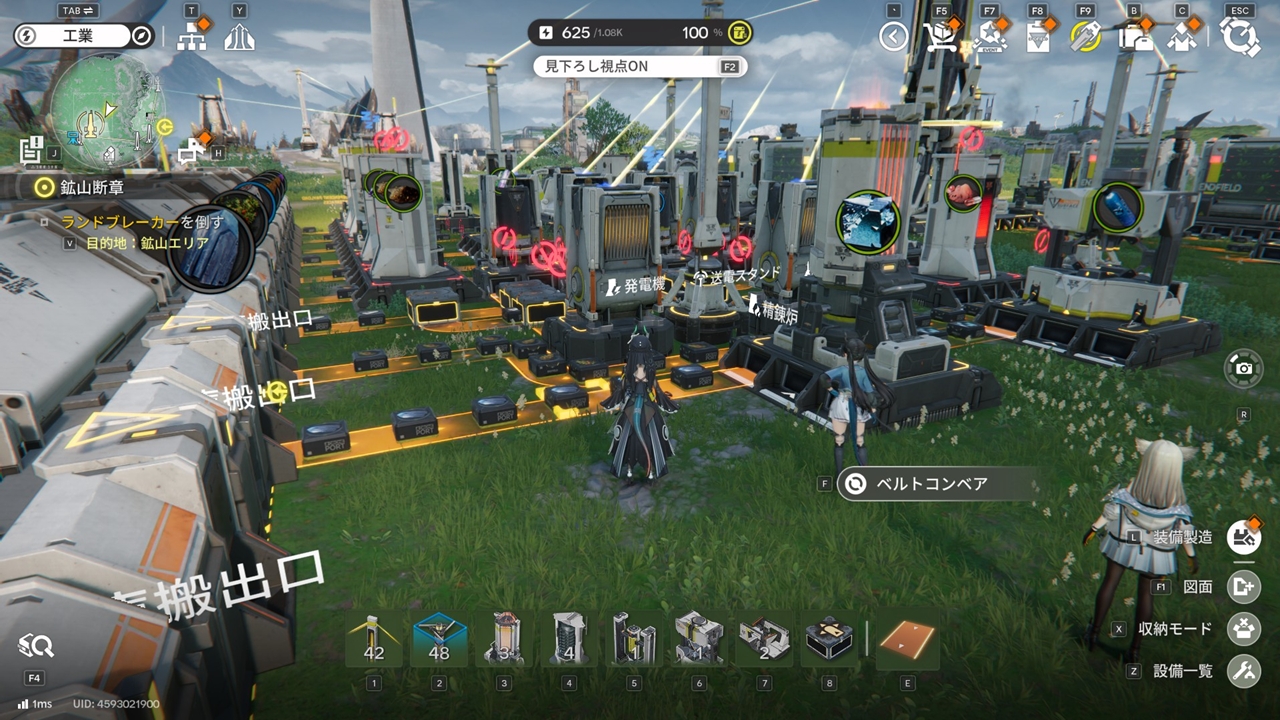Screen dimensions: 1280x720
Task: Choose the orange floor tile slot
Action: pos(907,640)
